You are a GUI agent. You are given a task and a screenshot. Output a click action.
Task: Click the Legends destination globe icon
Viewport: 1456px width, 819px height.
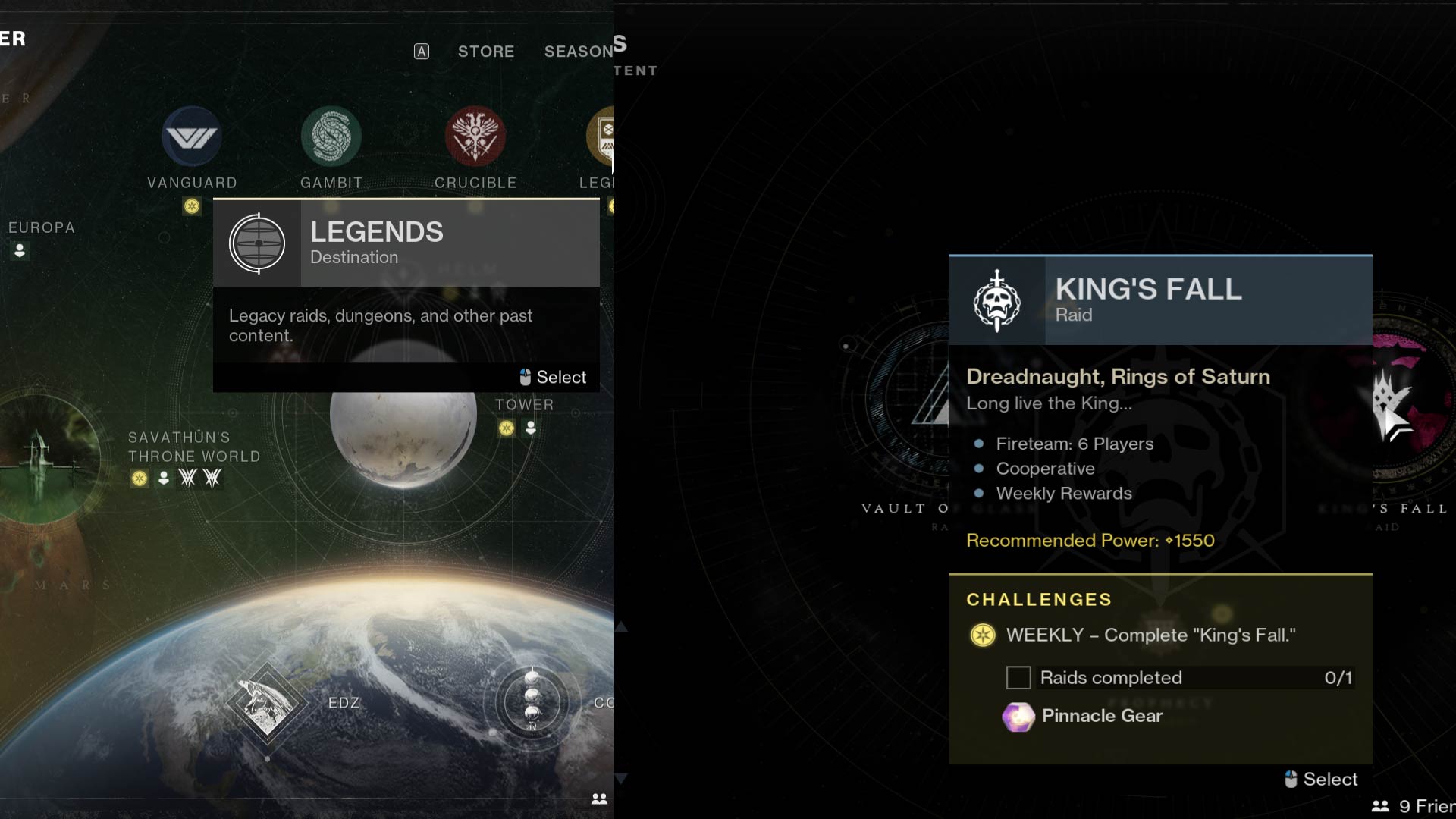[x=257, y=243]
